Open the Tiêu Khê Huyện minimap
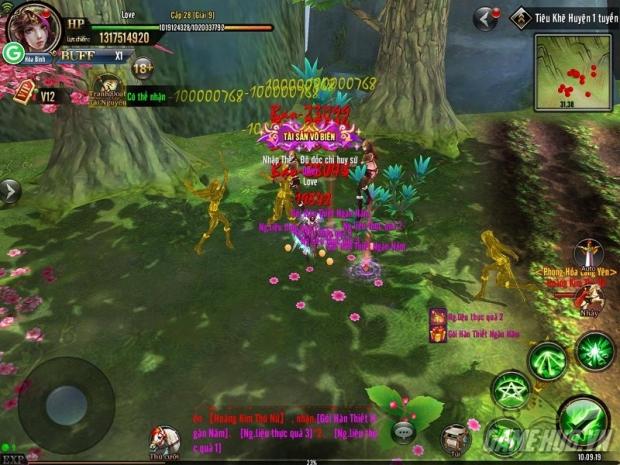This screenshot has height=465, width=620. 571,72
